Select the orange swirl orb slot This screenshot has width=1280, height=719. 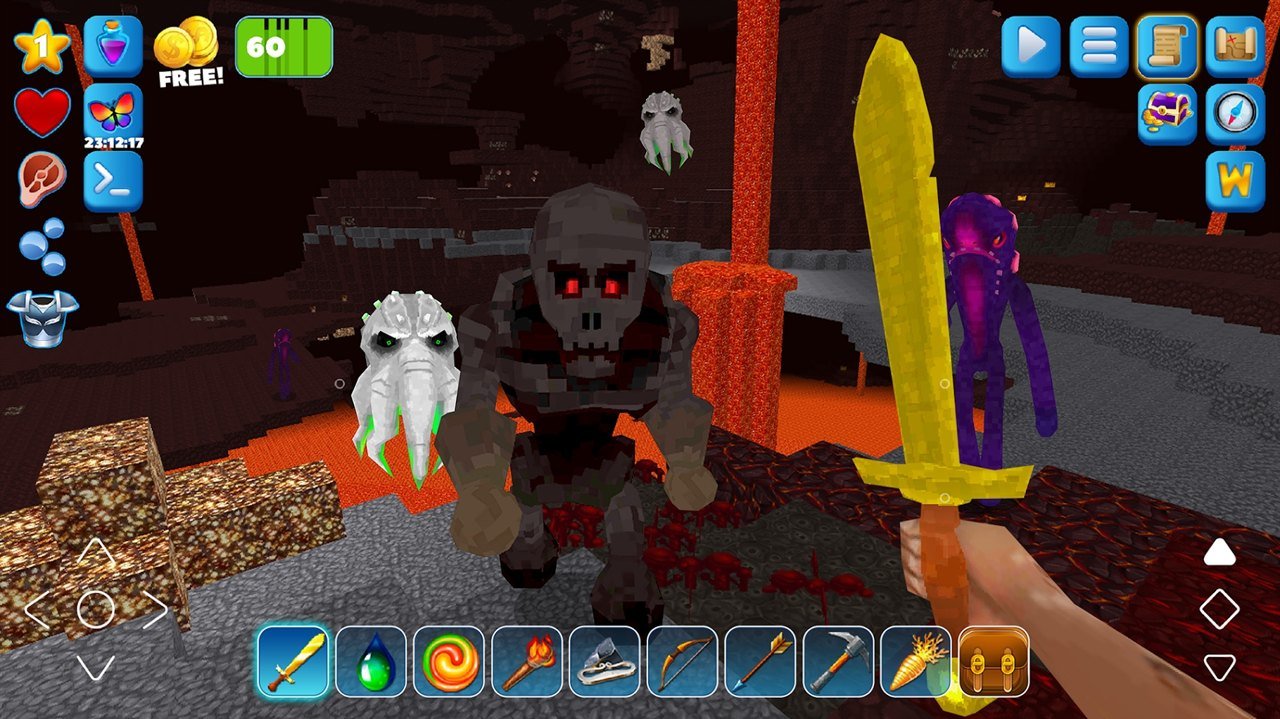point(449,662)
